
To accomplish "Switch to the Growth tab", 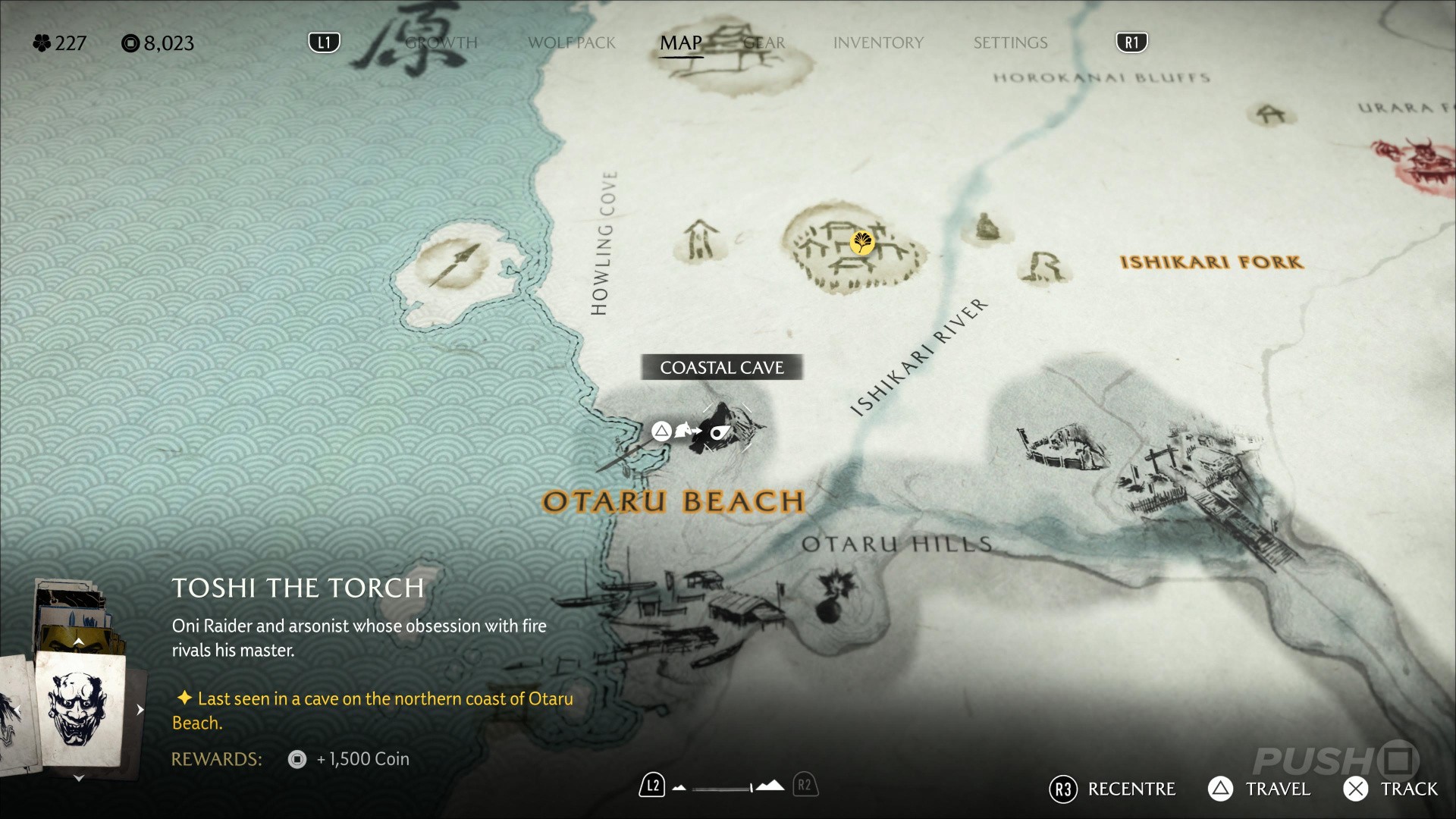I will pyautogui.click(x=441, y=43).
